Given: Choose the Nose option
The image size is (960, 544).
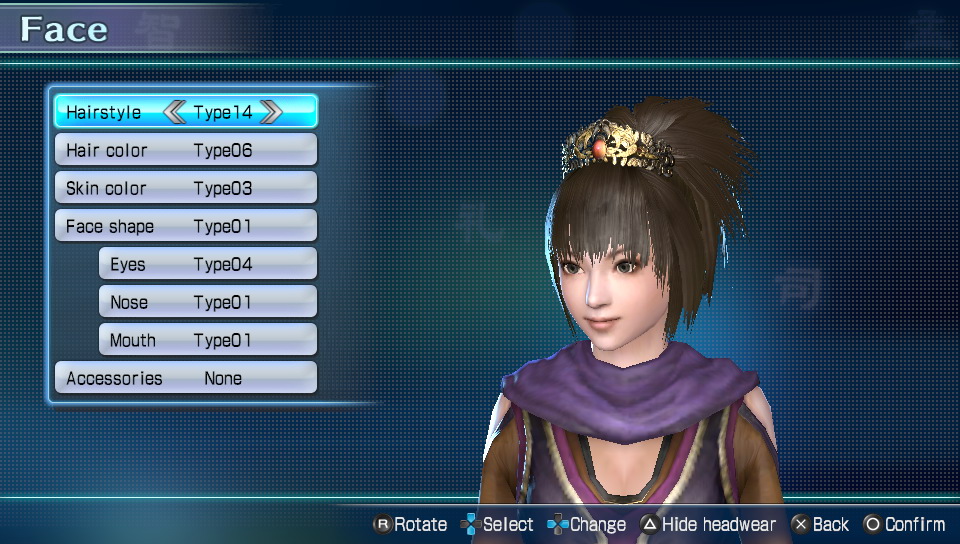Looking at the screenshot, I should (x=207, y=302).
